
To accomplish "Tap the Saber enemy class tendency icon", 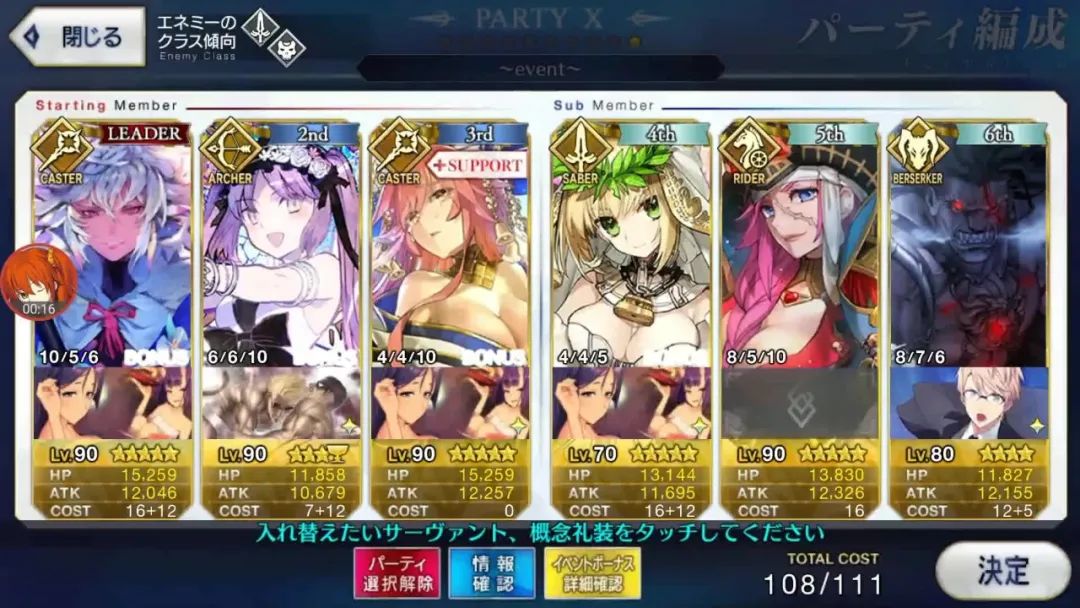I will point(259,27).
